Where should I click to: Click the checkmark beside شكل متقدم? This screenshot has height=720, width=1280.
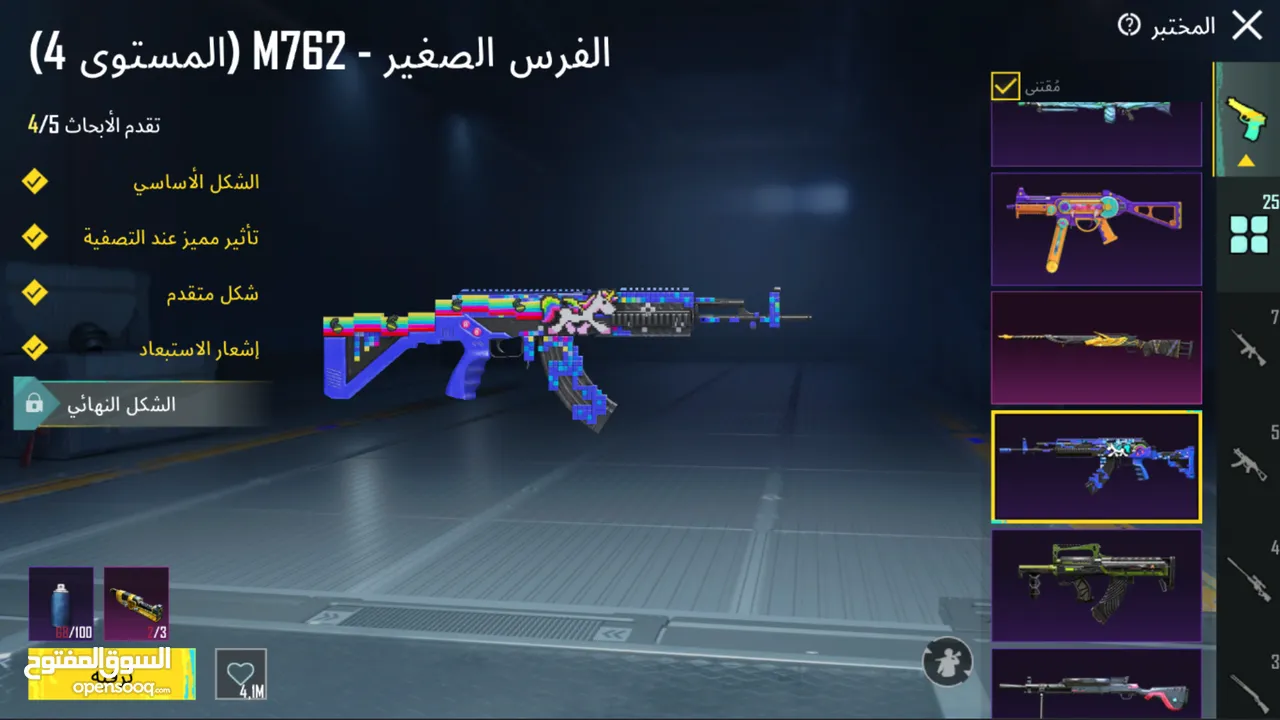pyautogui.click(x=35, y=293)
